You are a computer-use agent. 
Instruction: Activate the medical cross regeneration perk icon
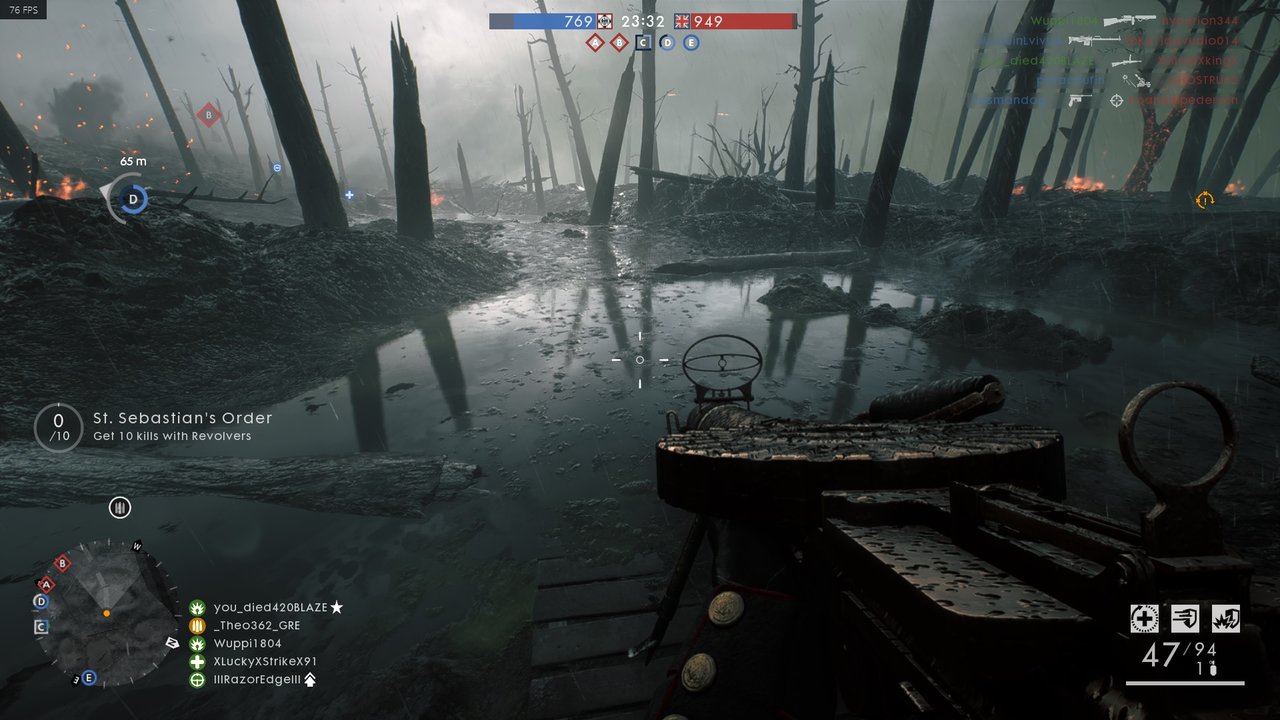pos(1144,618)
